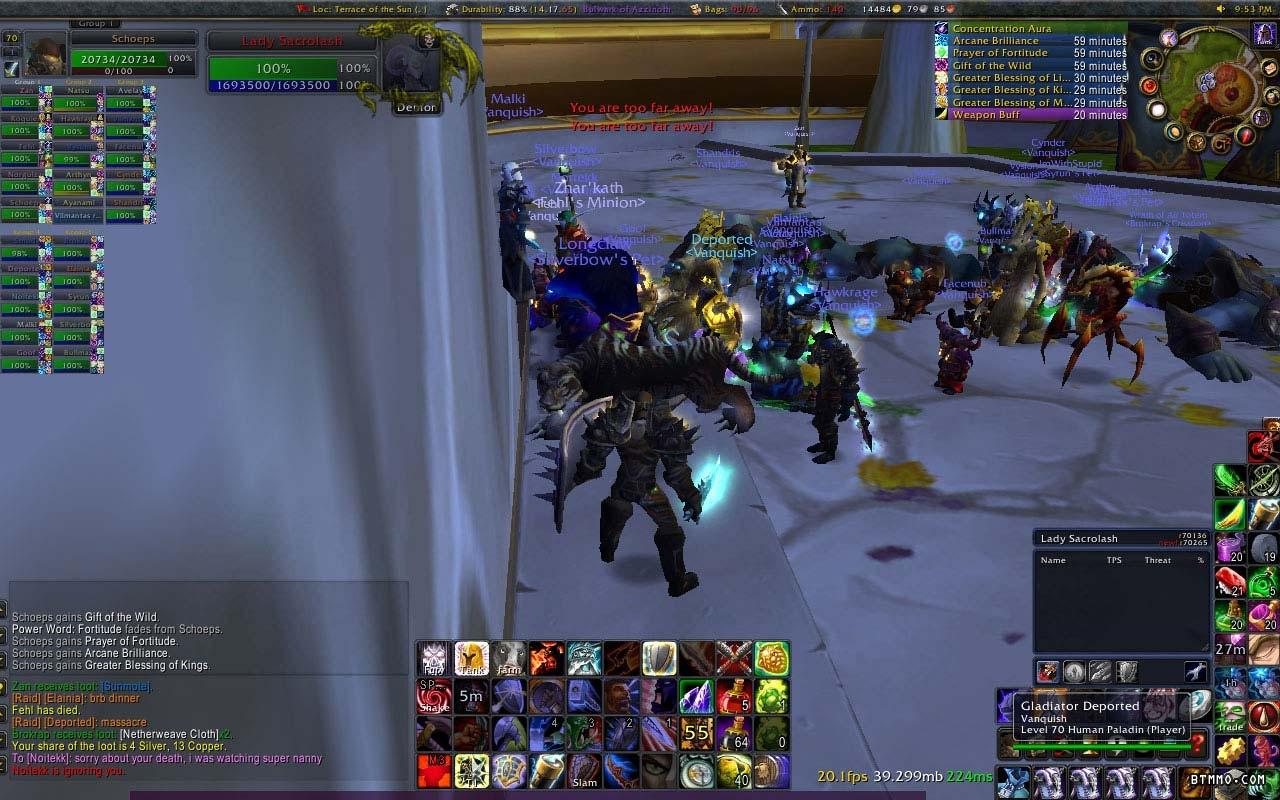Click the red question mark help button
Viewport: 1280px width, 800px height.
point(1198,744)
